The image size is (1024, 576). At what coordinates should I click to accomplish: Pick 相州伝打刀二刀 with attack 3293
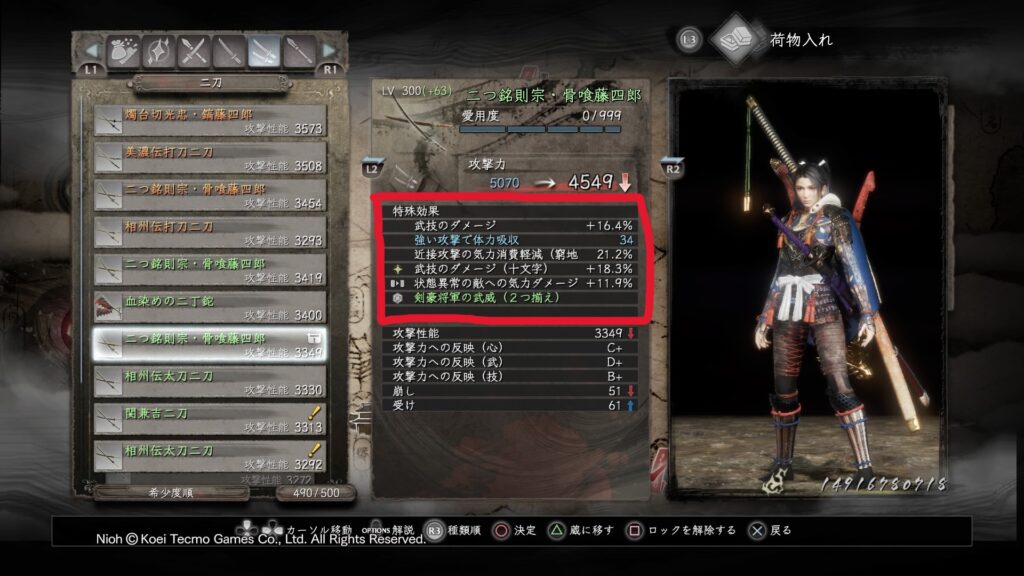tap(210, 233)
